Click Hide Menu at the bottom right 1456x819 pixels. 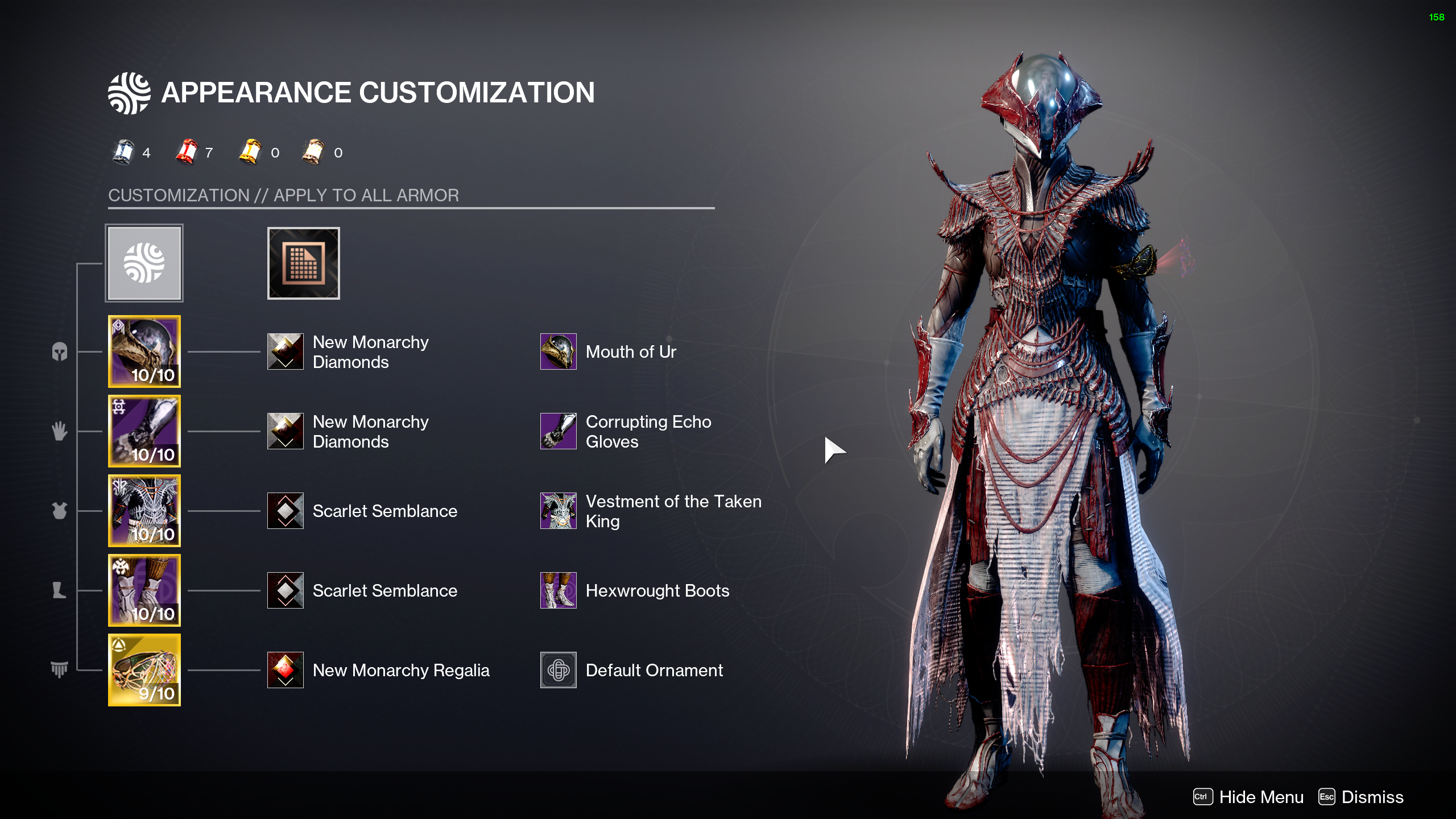[1260, 797]
